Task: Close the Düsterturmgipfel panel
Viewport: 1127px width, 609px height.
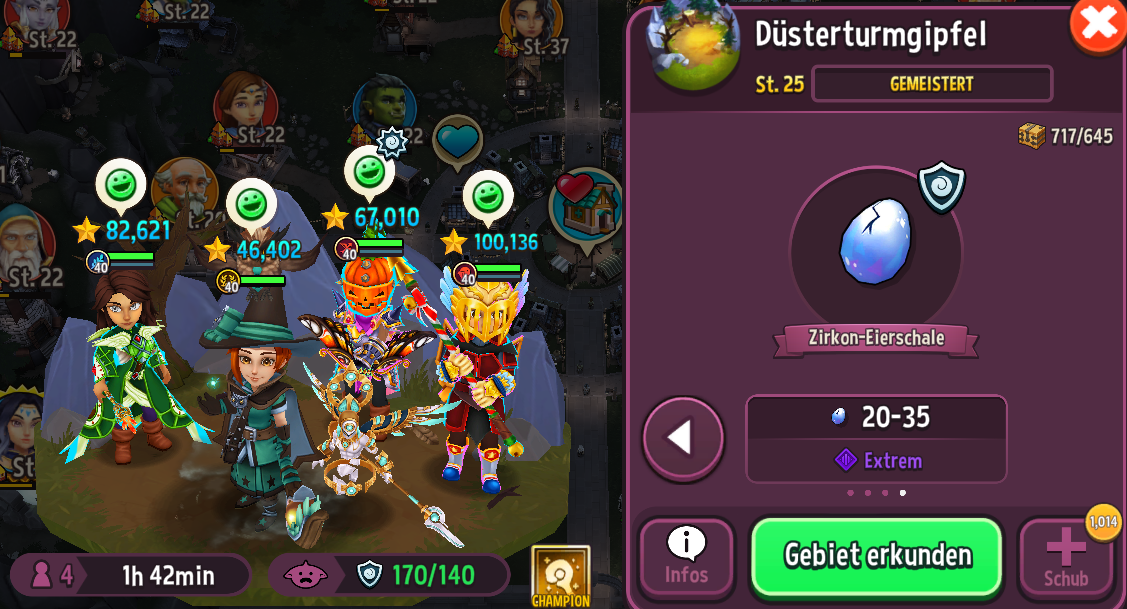Action: [1097, 23]
